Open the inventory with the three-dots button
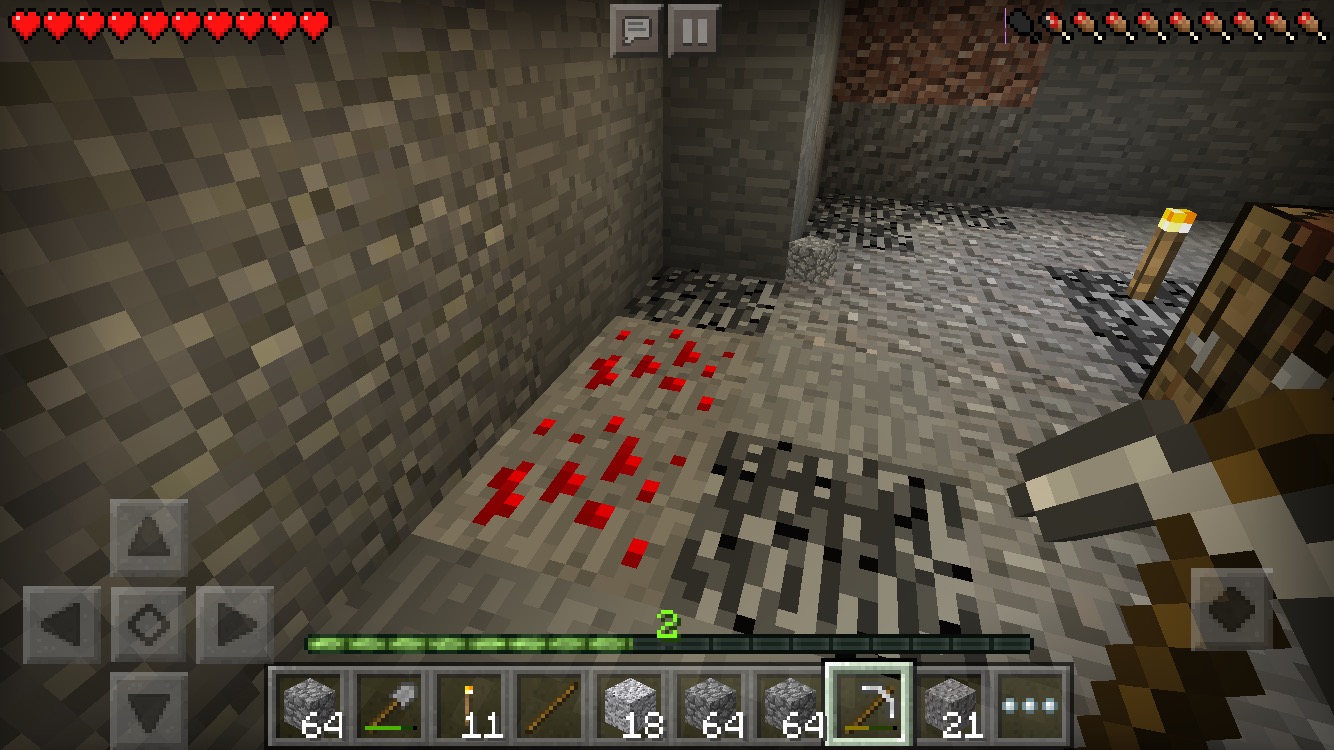The image size is (1334, 750). coord(1030,705)
